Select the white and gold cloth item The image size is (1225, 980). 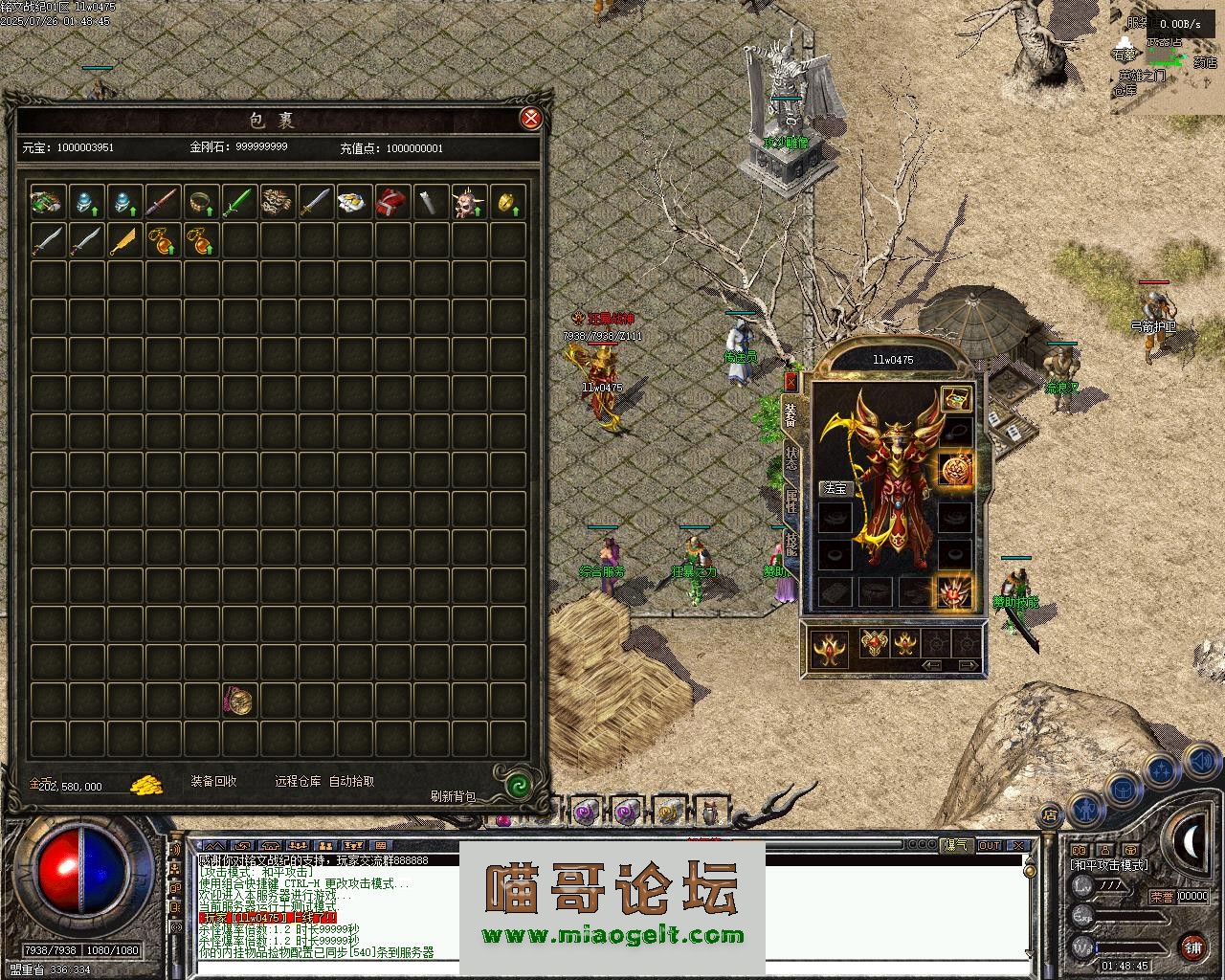click(354, 202)
